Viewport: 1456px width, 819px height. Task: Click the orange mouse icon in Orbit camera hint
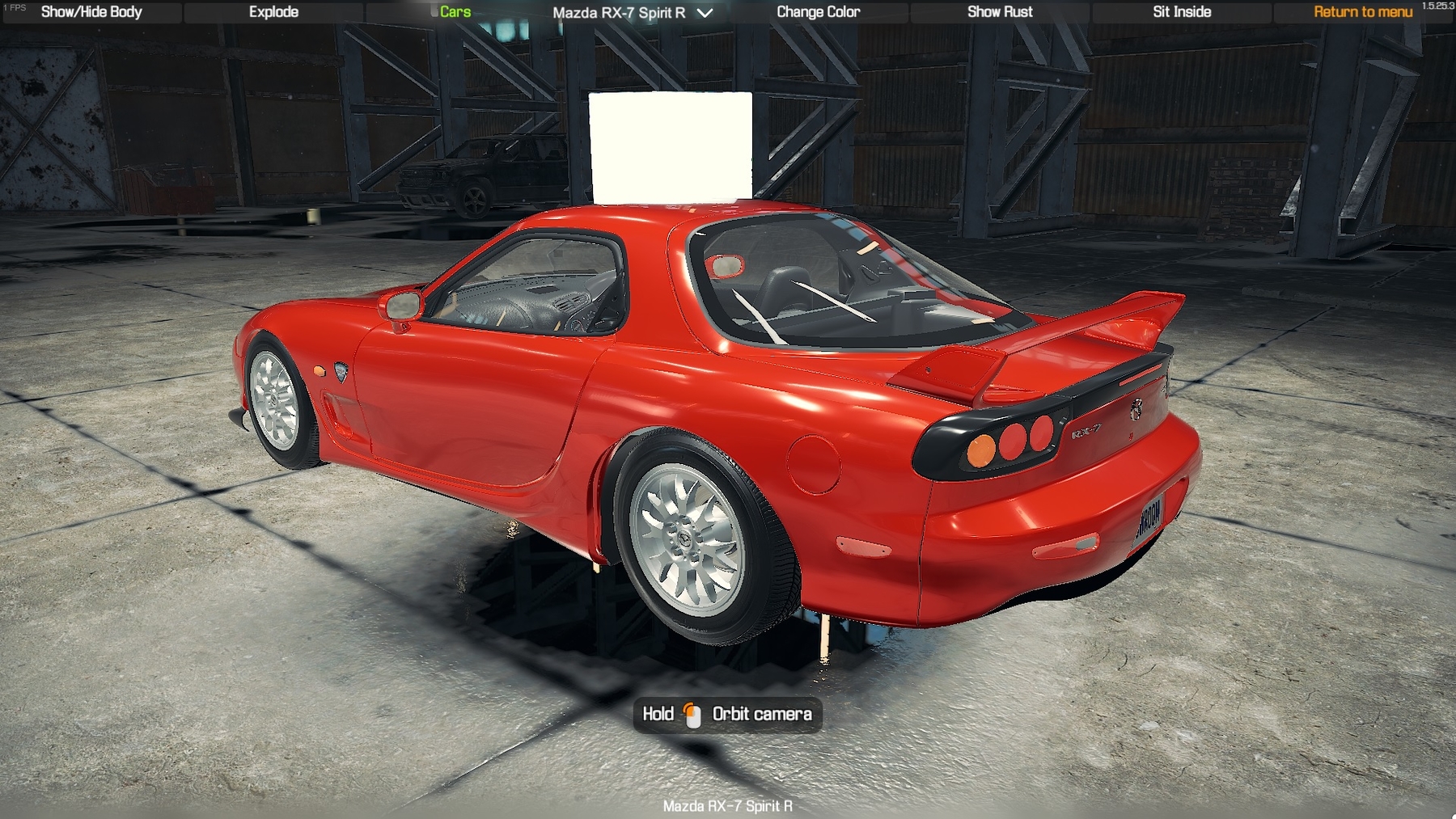coord(692,714)
